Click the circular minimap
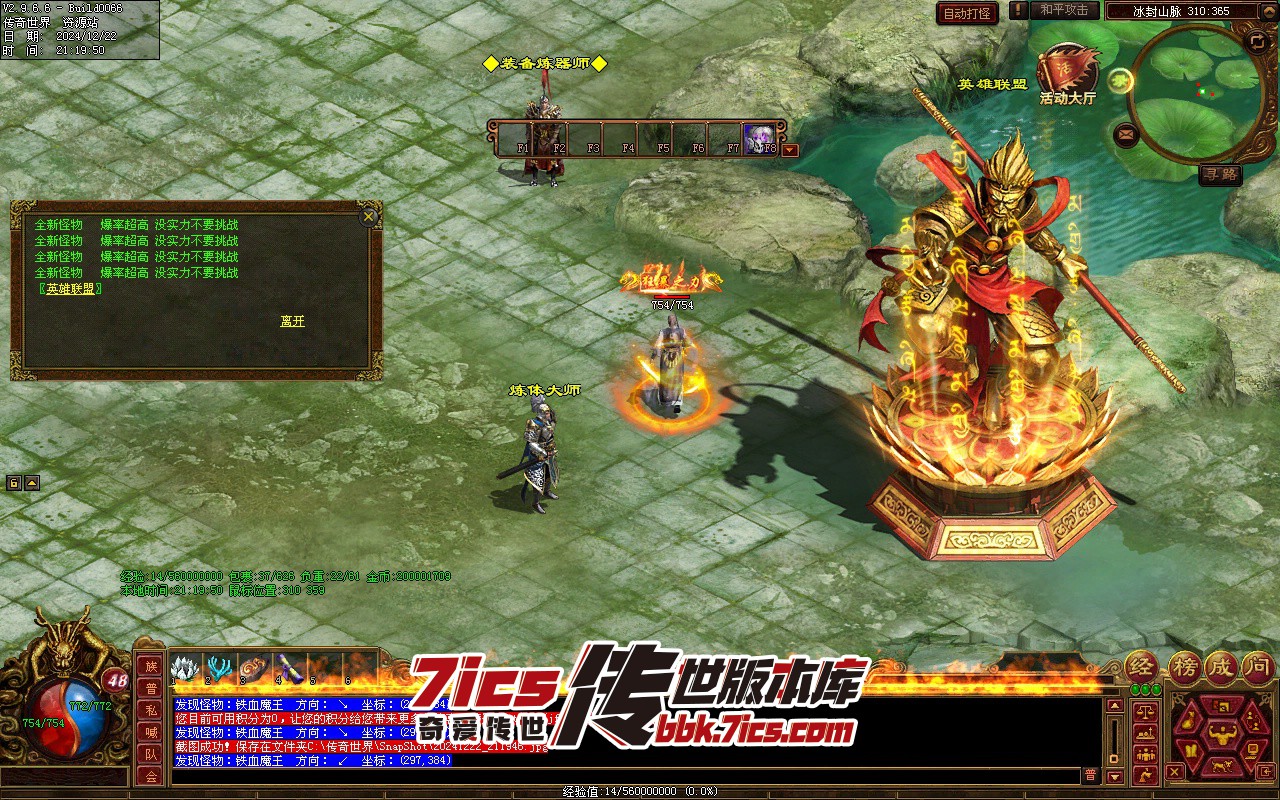Viewport: 1280px width, 800px height. [x=1197, y=95]
